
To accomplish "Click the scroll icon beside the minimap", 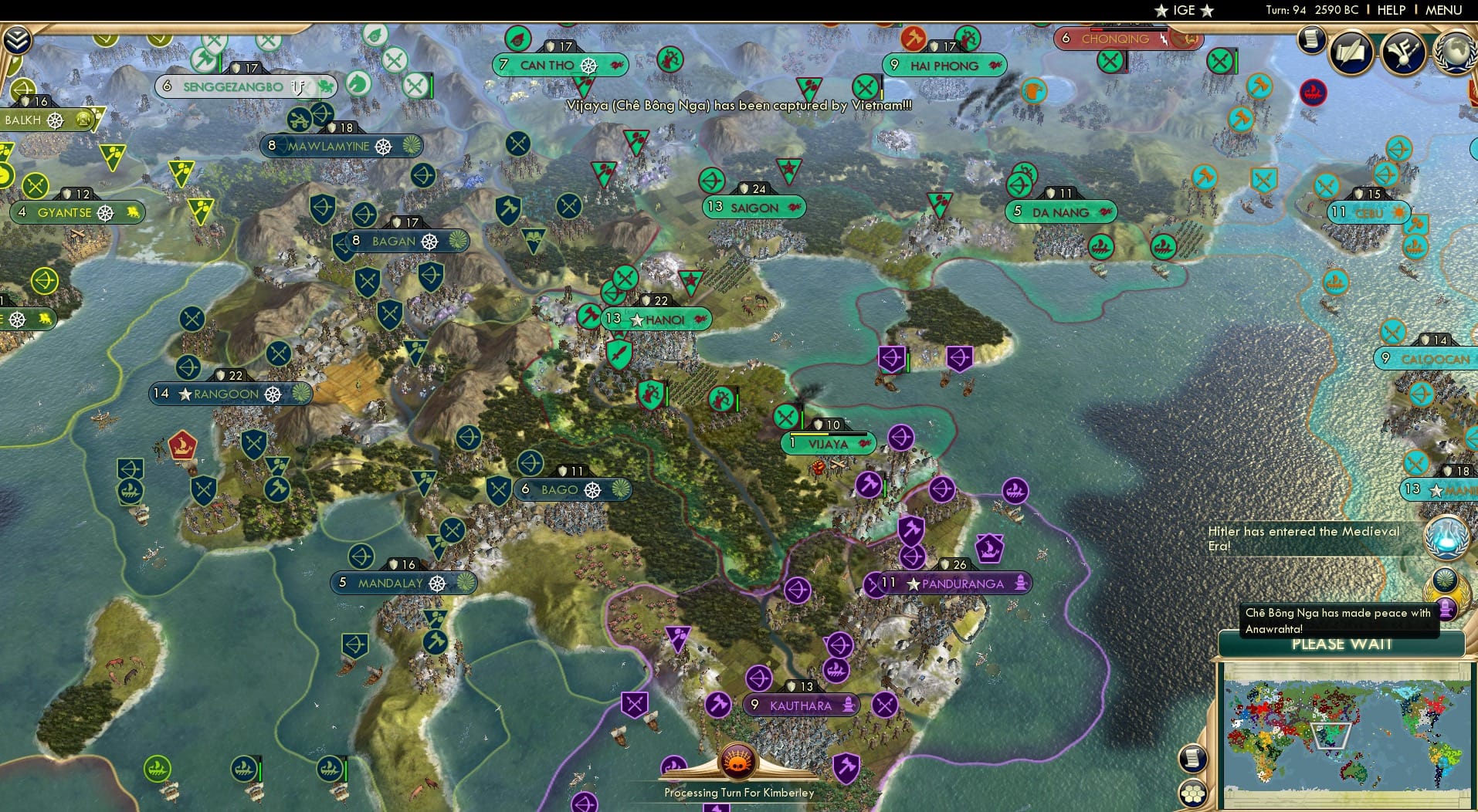I will point(1192,760).
